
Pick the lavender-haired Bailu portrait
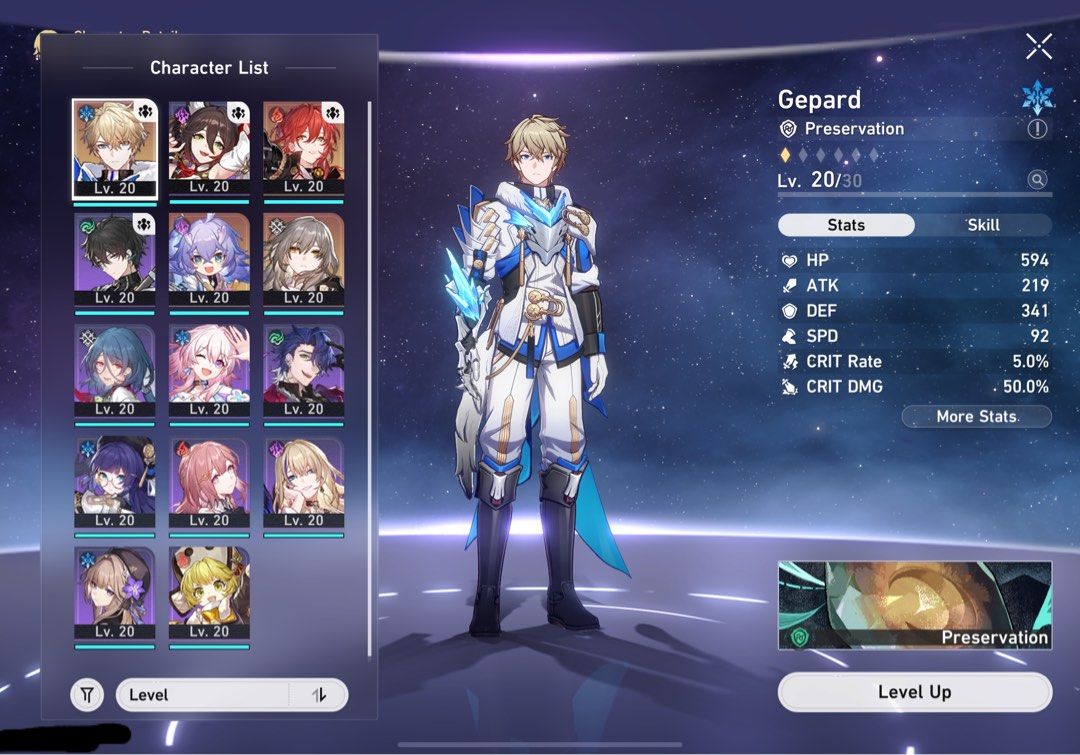(x=209, y=259)
